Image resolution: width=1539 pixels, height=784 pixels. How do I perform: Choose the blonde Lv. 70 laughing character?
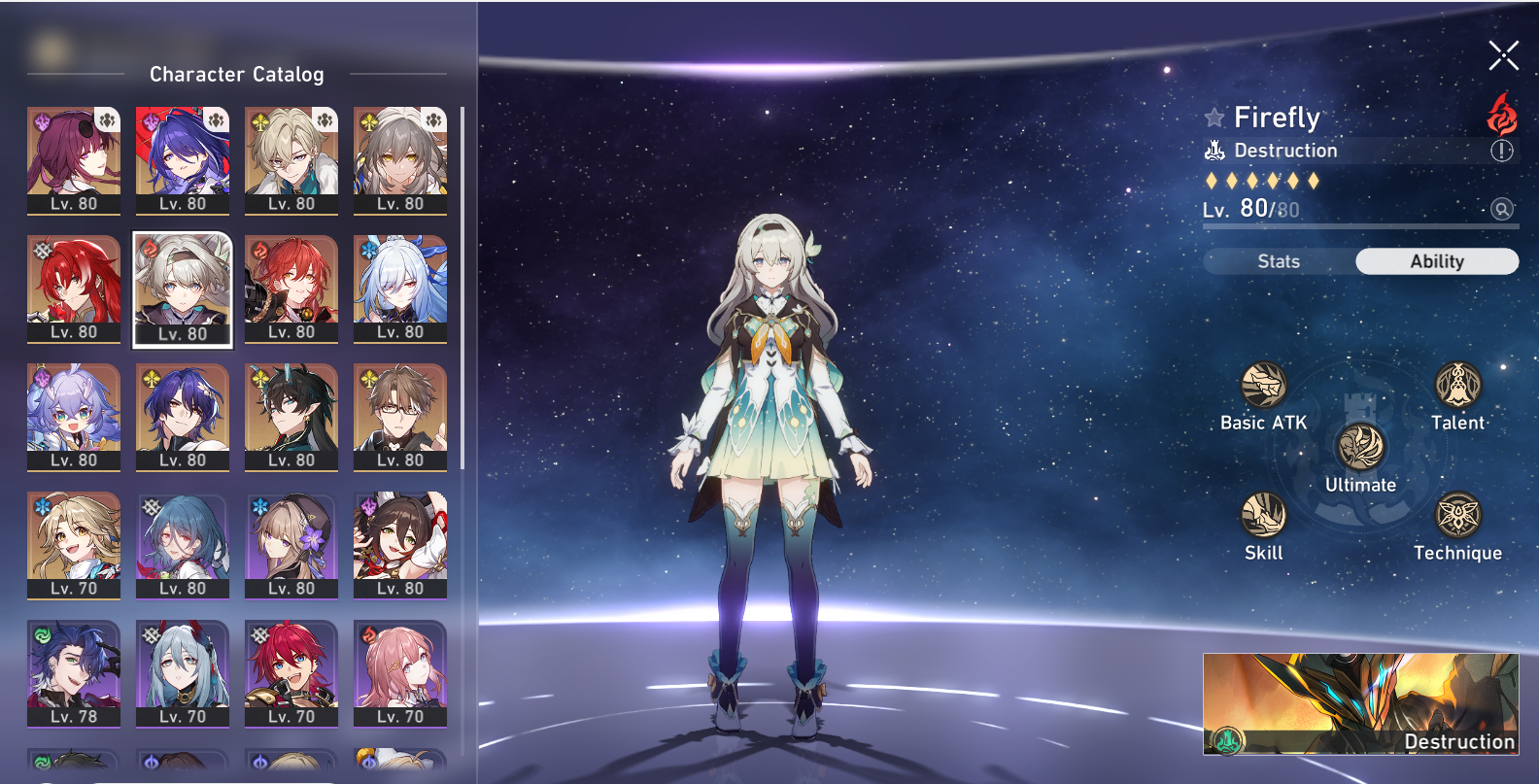(x=74, y=545)
